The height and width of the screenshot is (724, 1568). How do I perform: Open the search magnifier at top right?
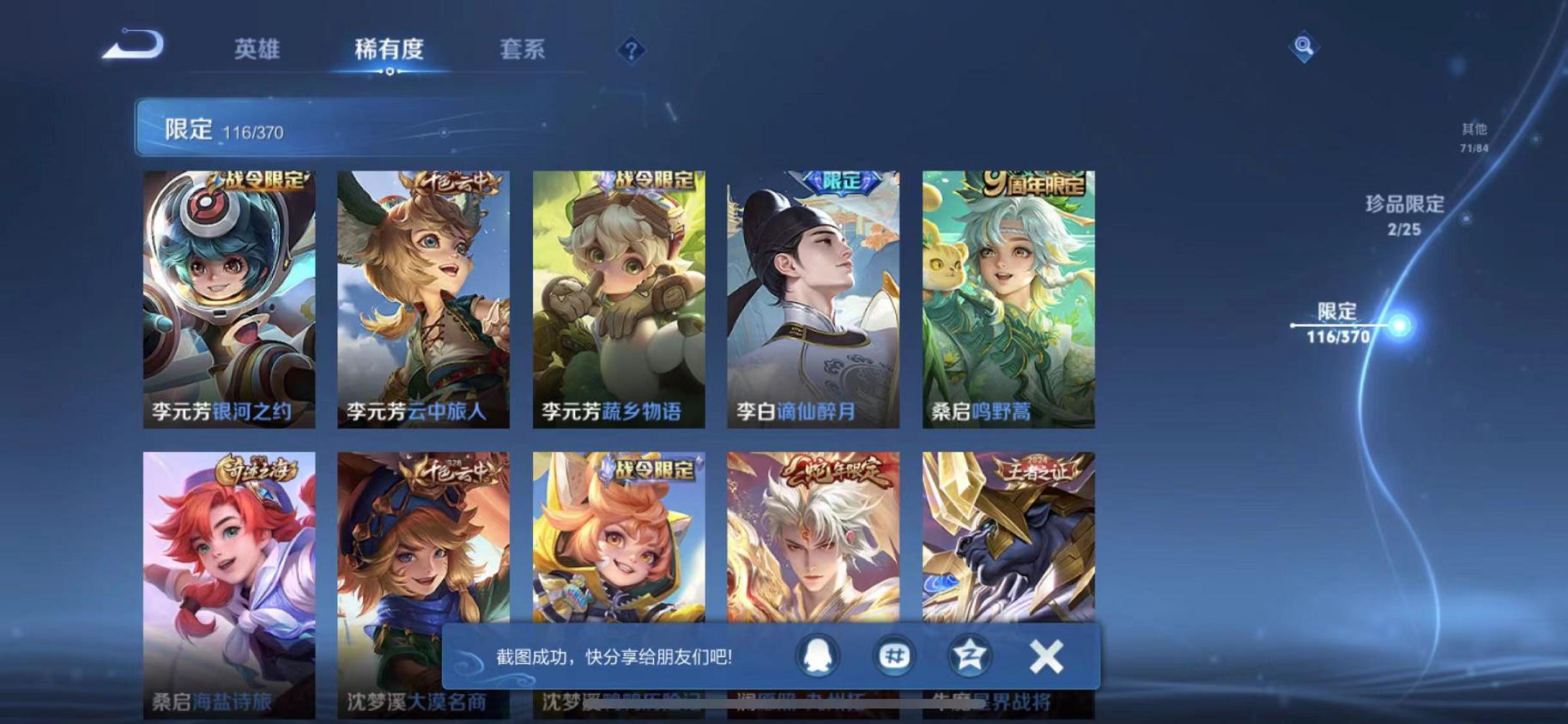pos(1303,45)
